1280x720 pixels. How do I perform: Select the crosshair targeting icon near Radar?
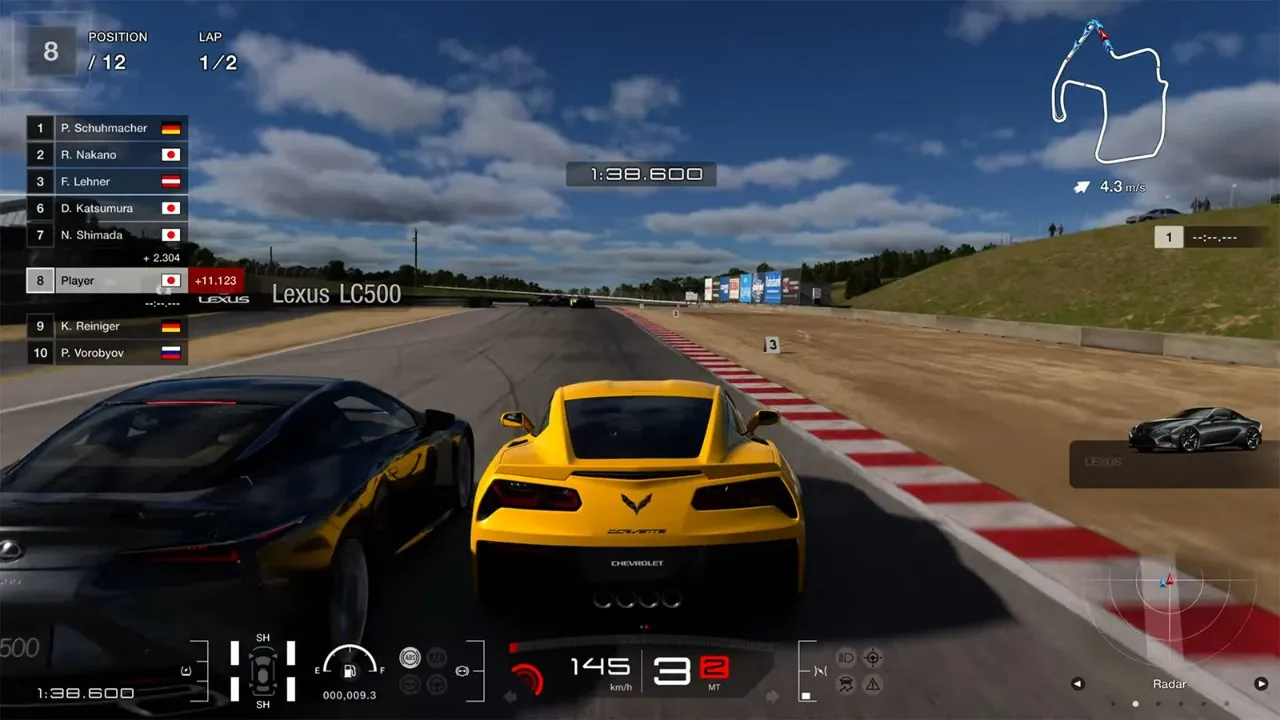872,658
